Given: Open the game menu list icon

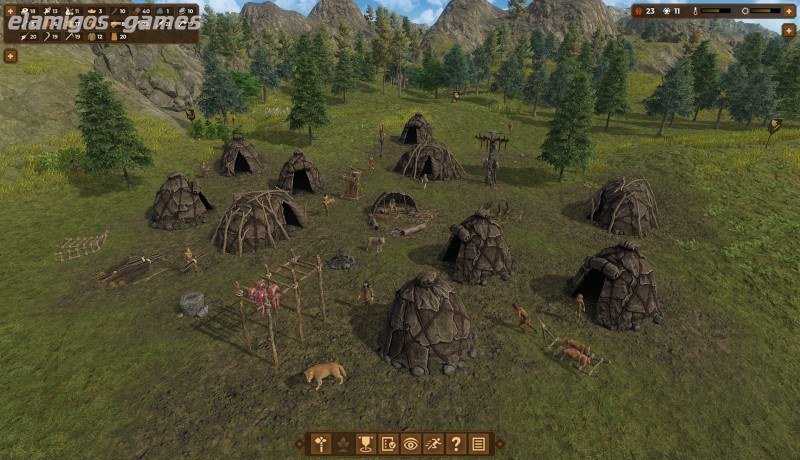Looking at the screenshot, I should pyautogui.click(x=479, y=444).
